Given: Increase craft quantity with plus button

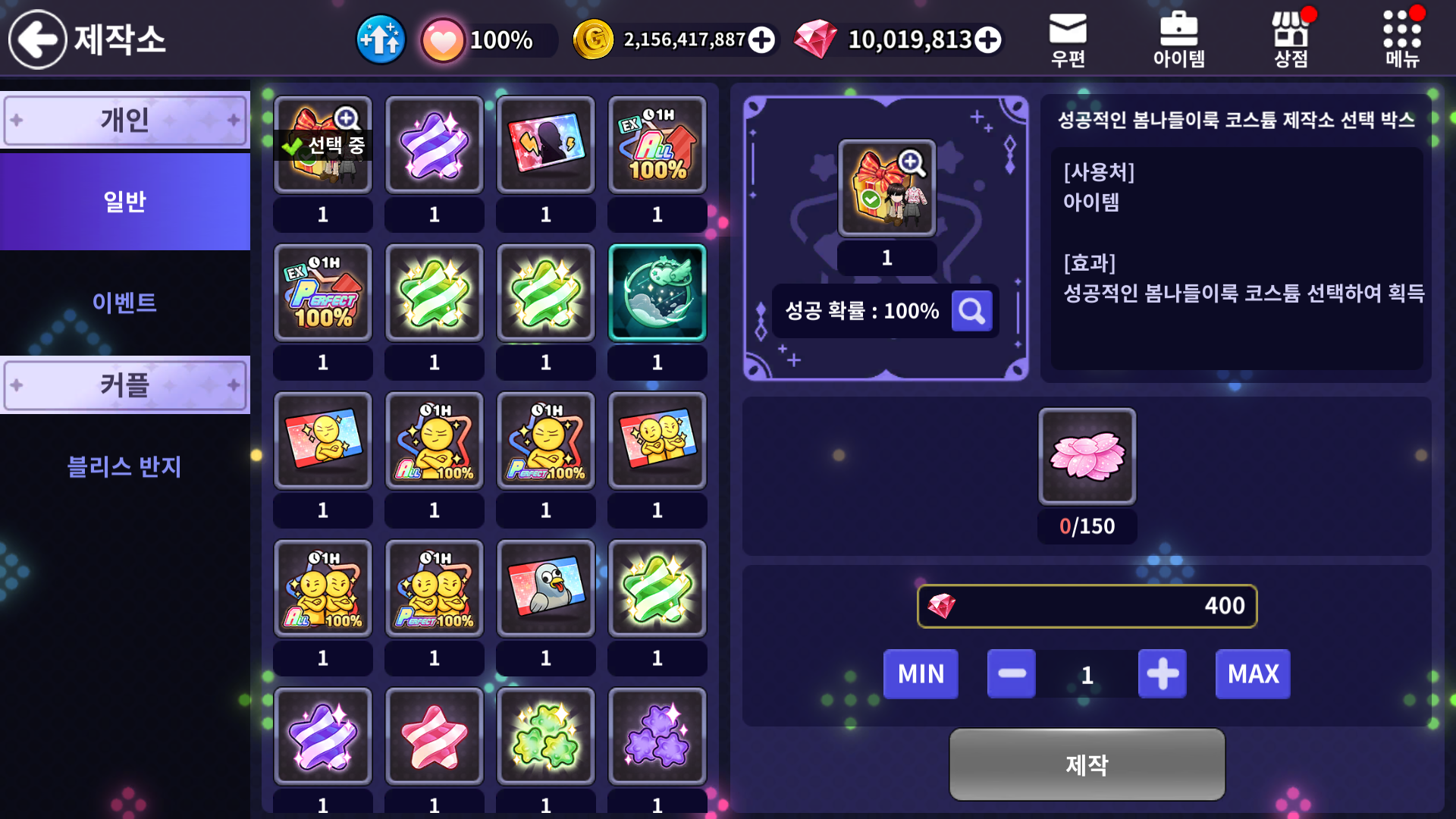Looking at the screenshot, I should coord(1163,674).
